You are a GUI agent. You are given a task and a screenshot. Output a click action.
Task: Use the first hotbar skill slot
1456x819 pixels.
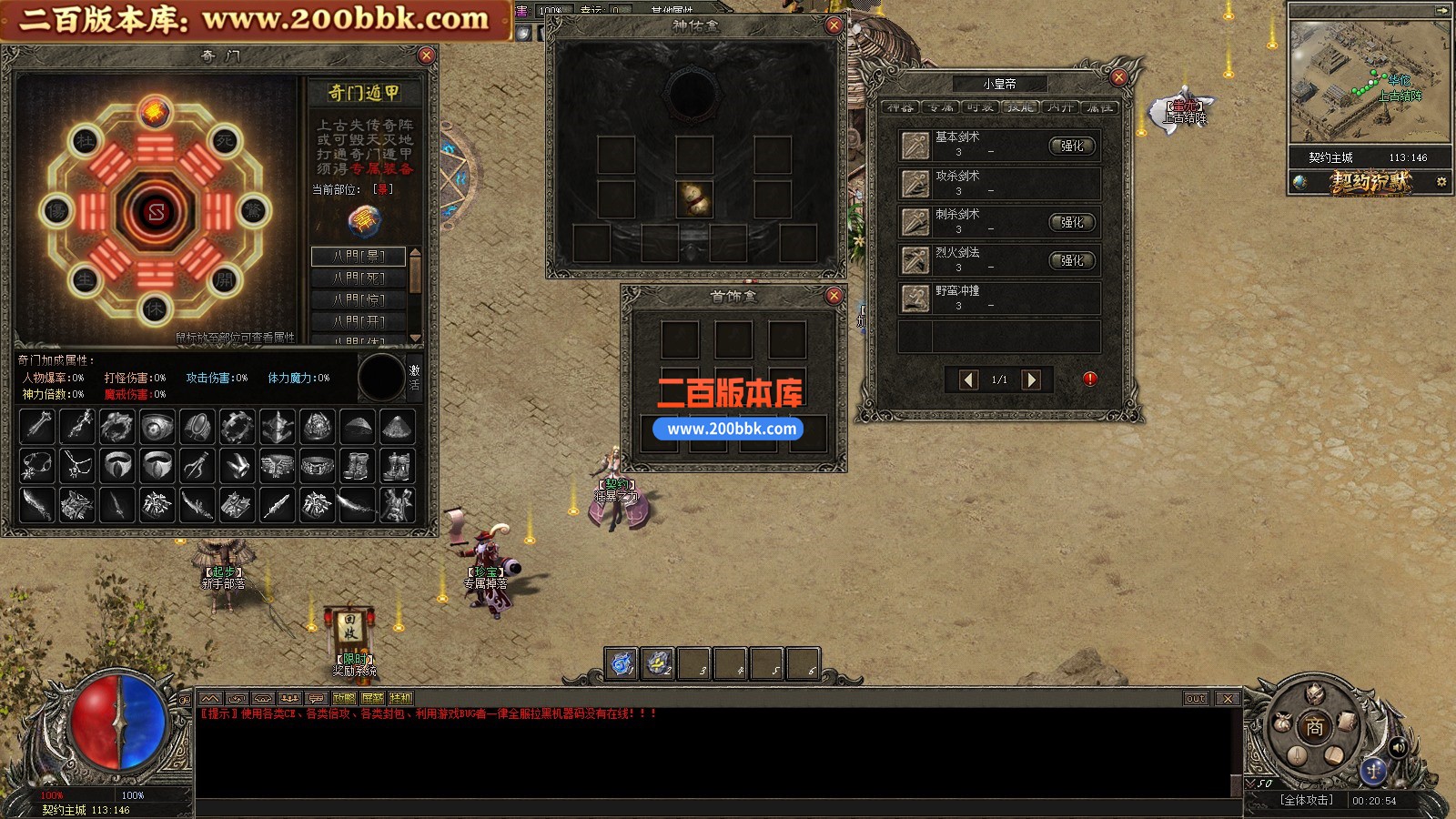622,664
